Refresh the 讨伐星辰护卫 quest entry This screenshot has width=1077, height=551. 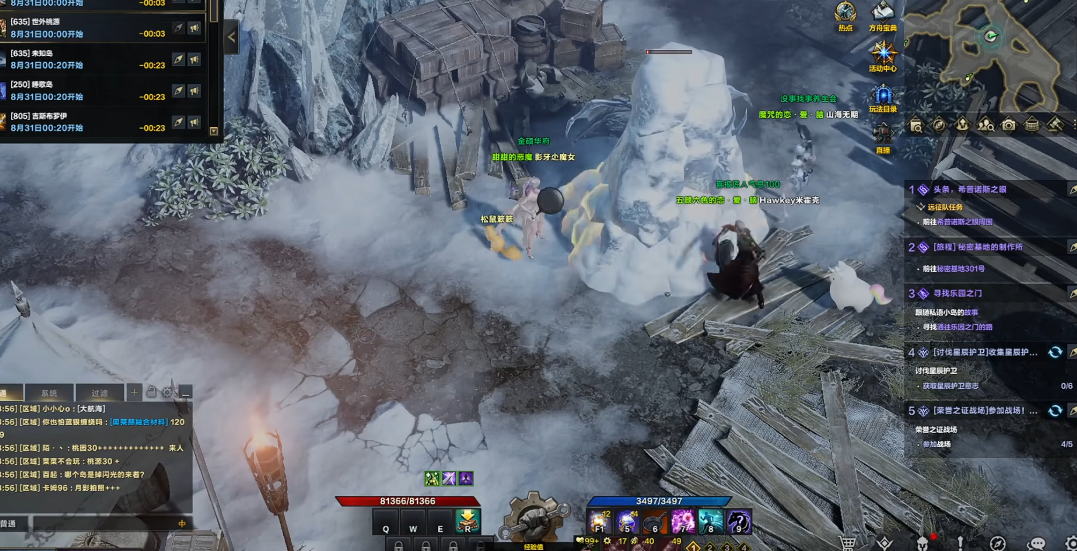coord(1054,352)
